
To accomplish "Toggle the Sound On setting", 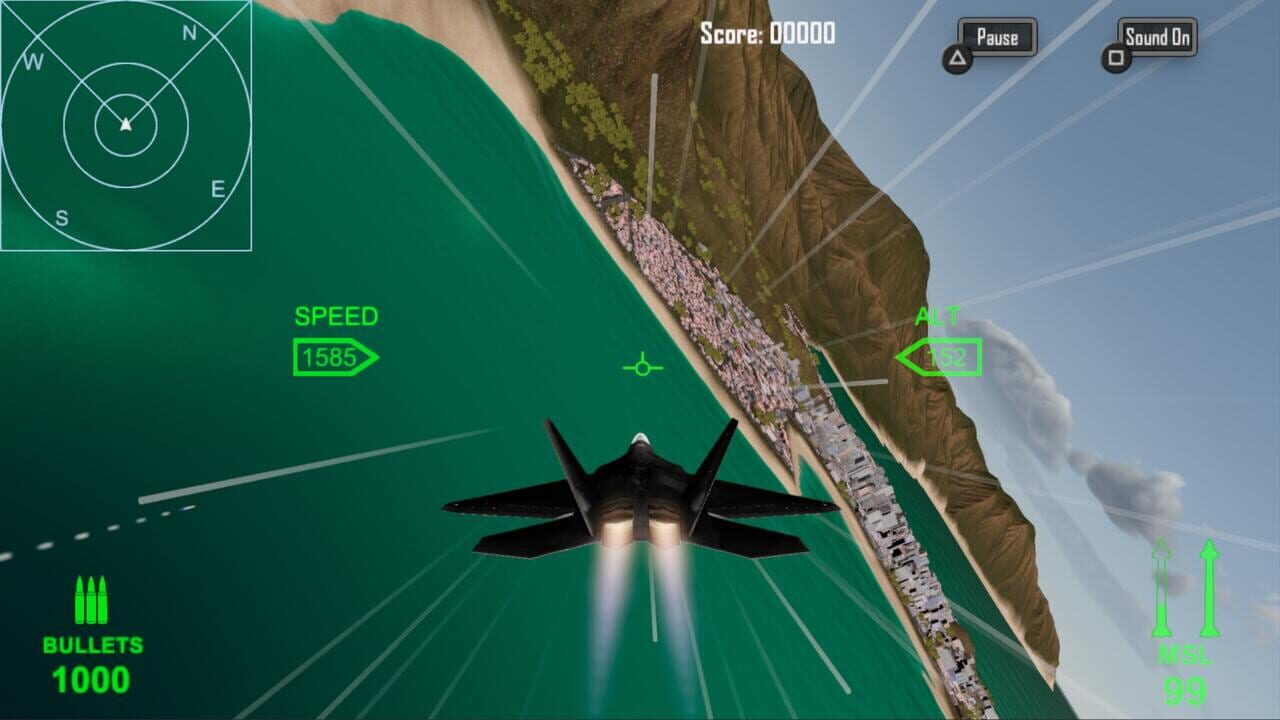I will tap(1156, 37).
